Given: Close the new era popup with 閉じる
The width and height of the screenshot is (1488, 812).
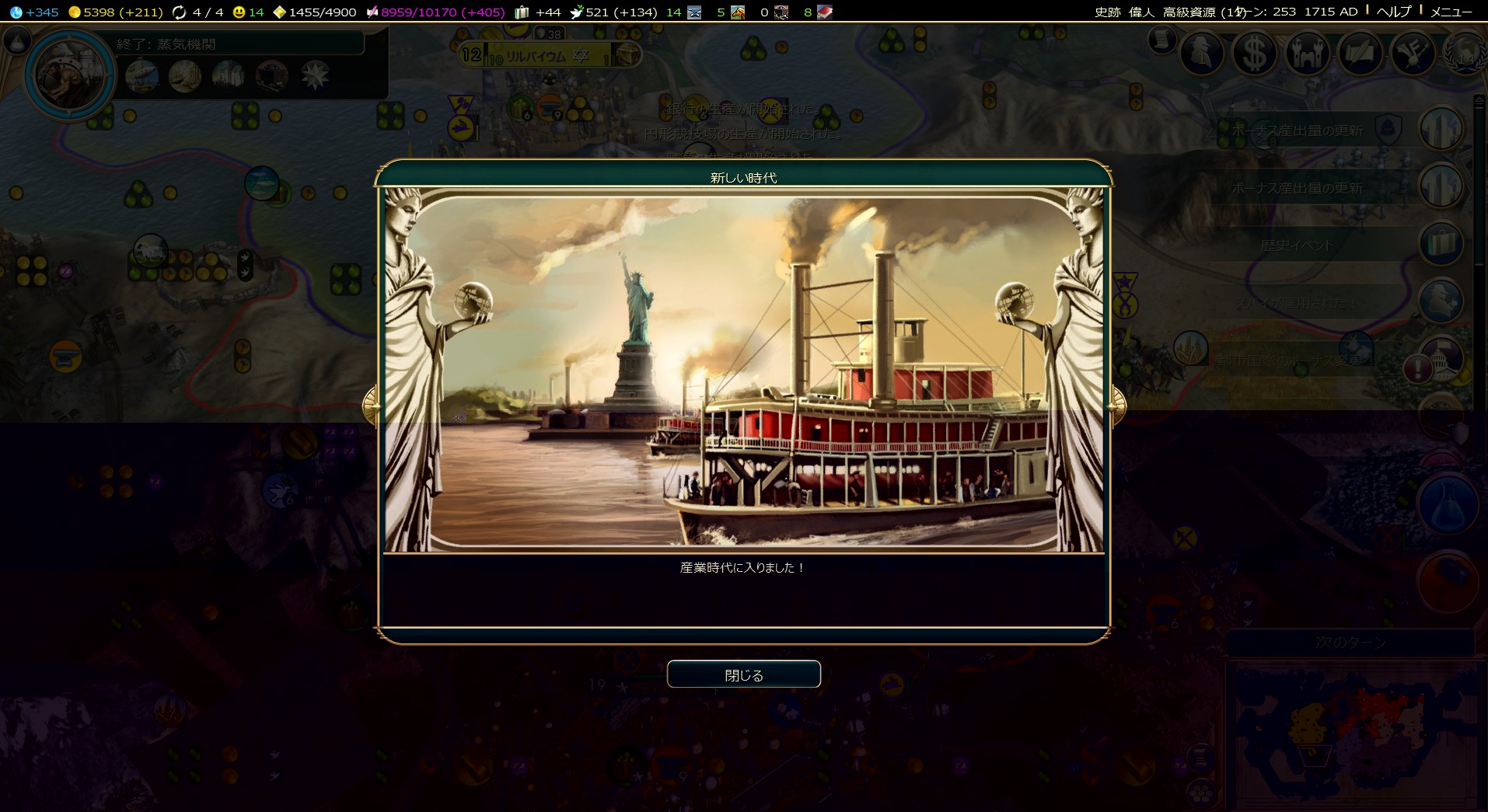Looking at the screenshot, I should point(743,674).
